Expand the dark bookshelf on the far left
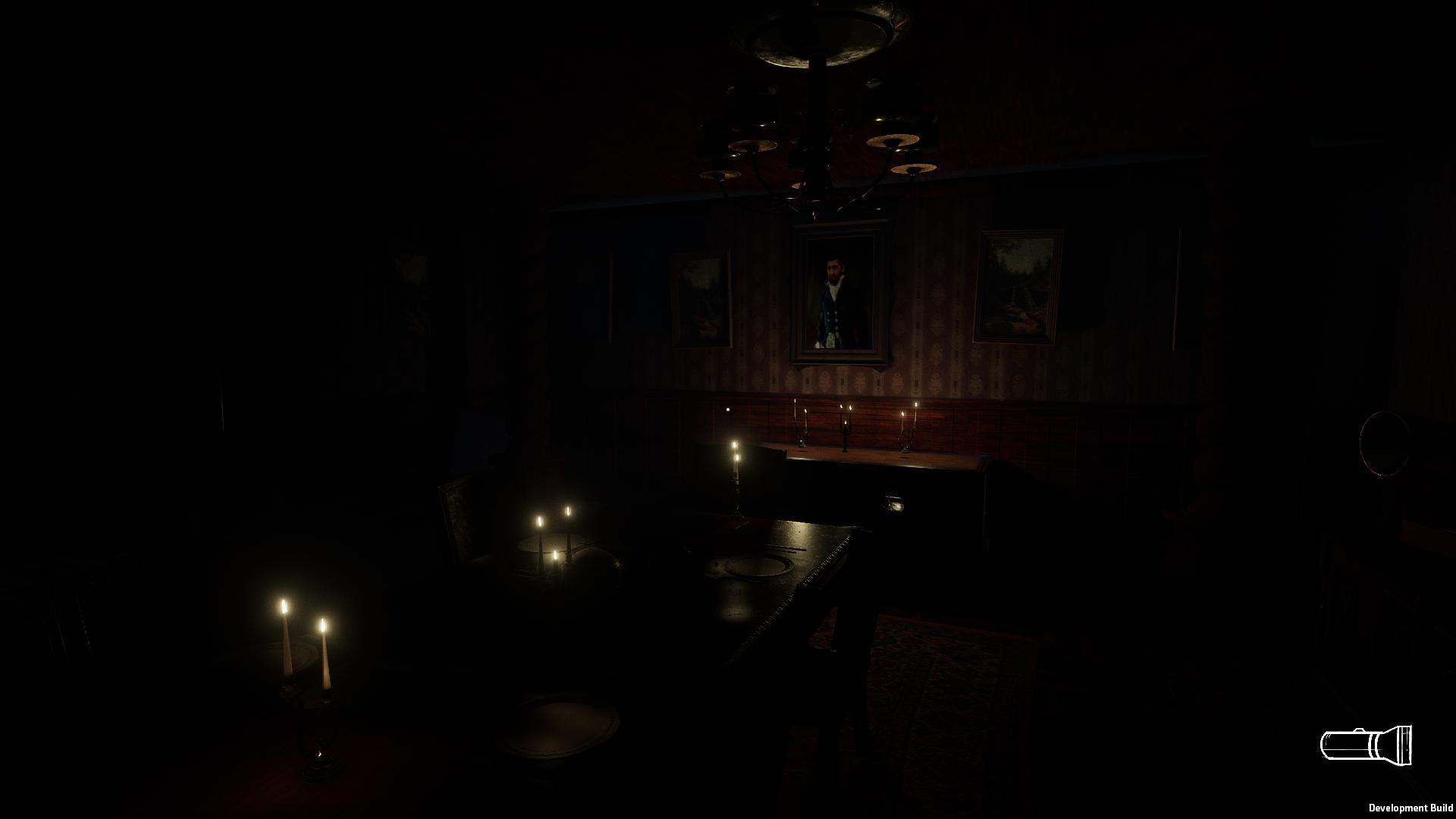Image resolution: width=1456 pixels, height=819 pixels. [x=76, y=599]
